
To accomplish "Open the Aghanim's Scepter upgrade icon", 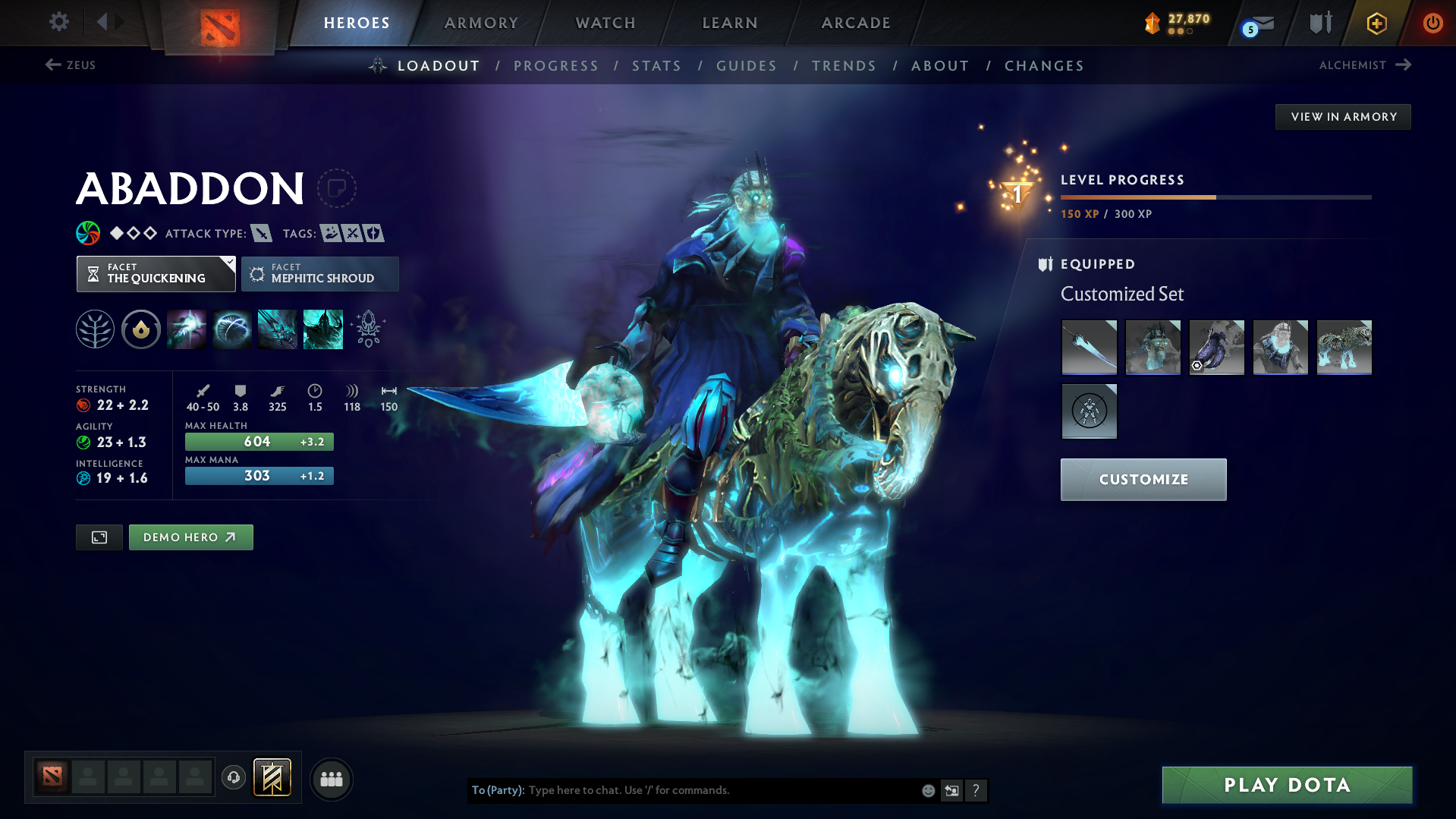I will 369,329.
